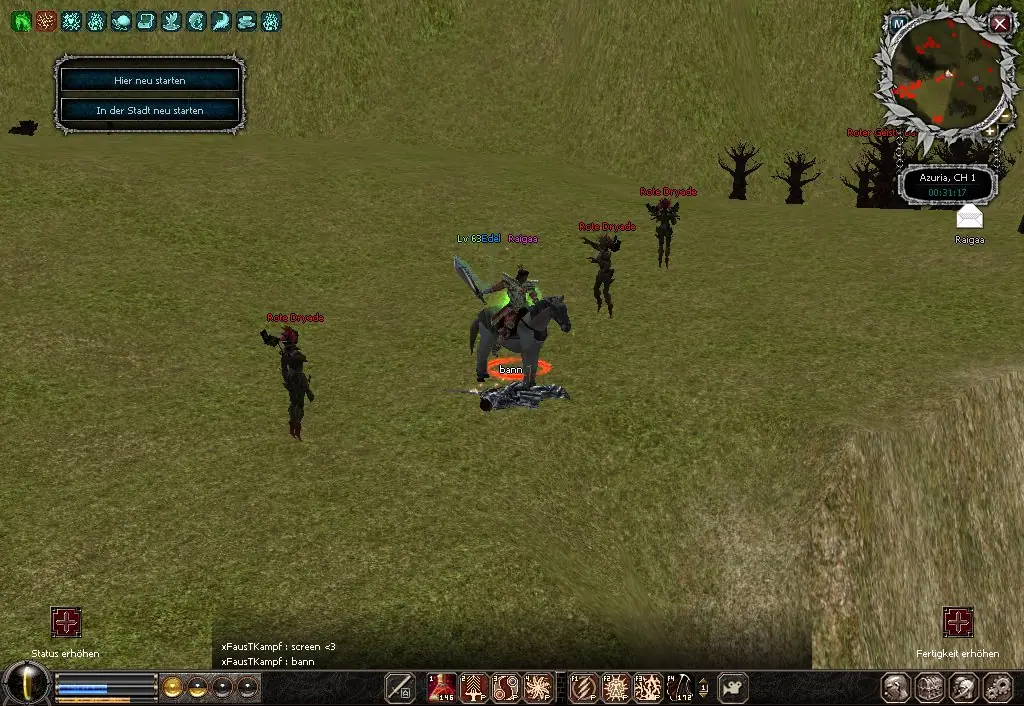
Task: Open the inventory chest icon
Action: (930, 687)
